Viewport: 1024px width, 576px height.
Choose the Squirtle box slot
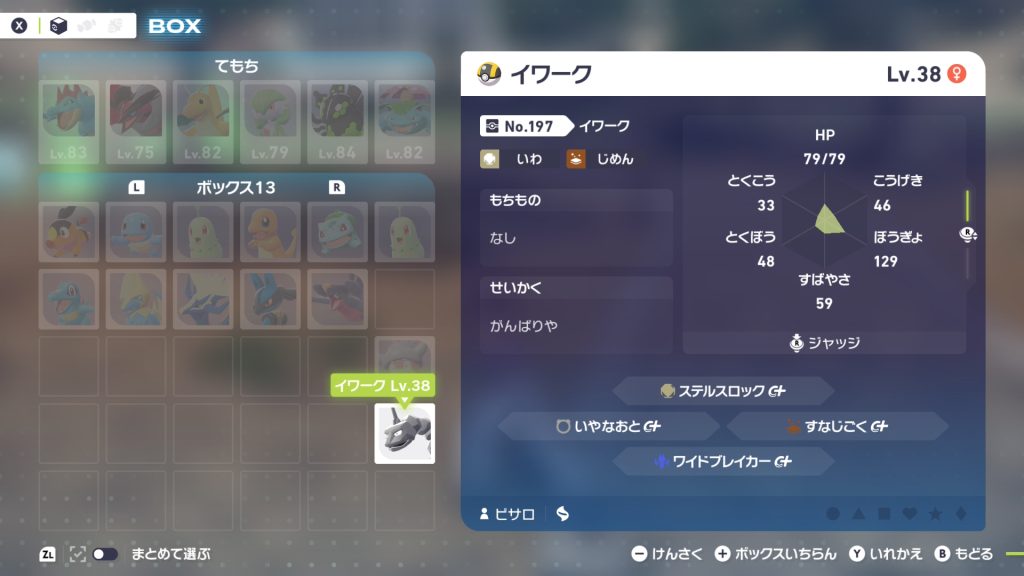pyautogui.click(x=136, y=231)
